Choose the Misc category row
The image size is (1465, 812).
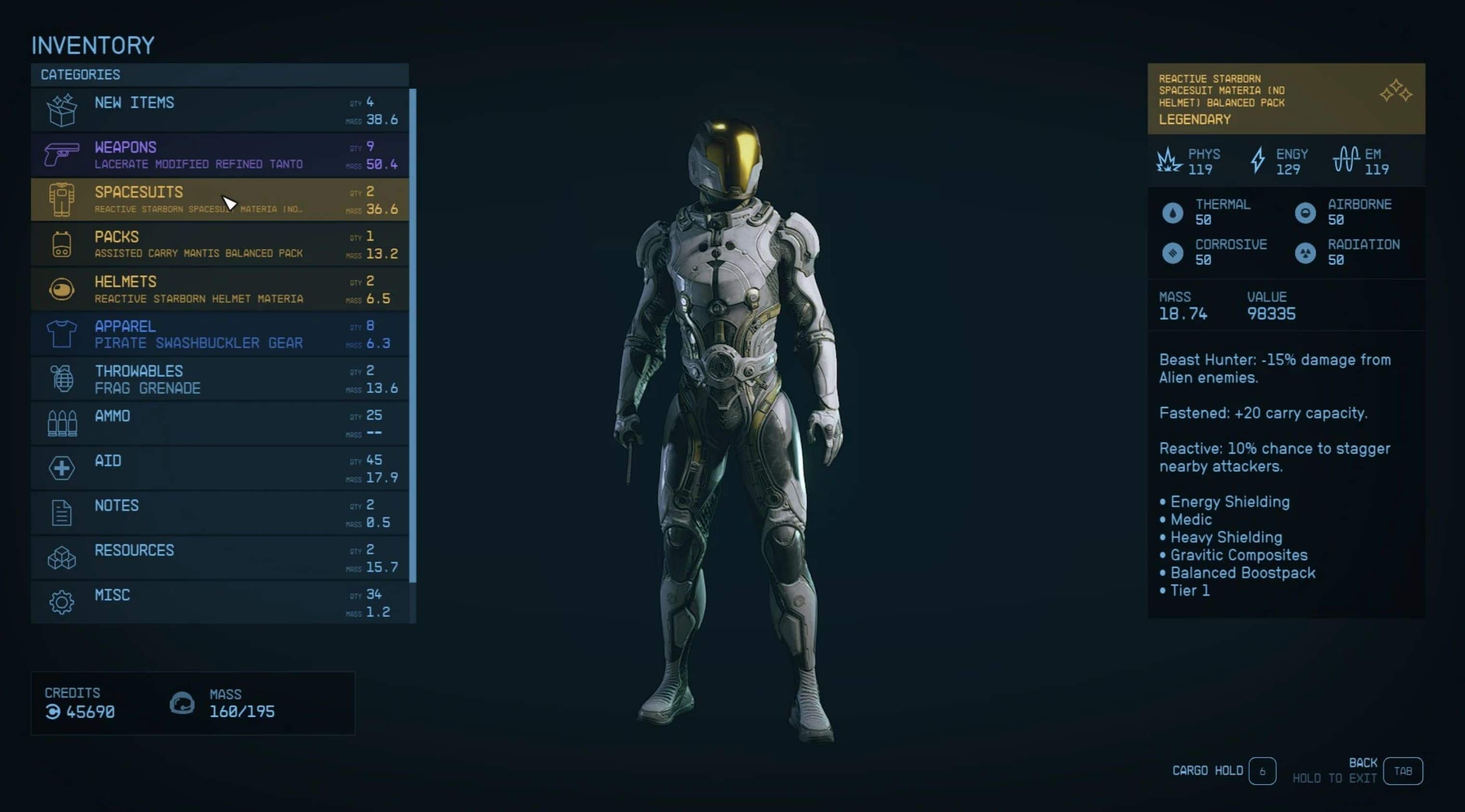(220, 602)
